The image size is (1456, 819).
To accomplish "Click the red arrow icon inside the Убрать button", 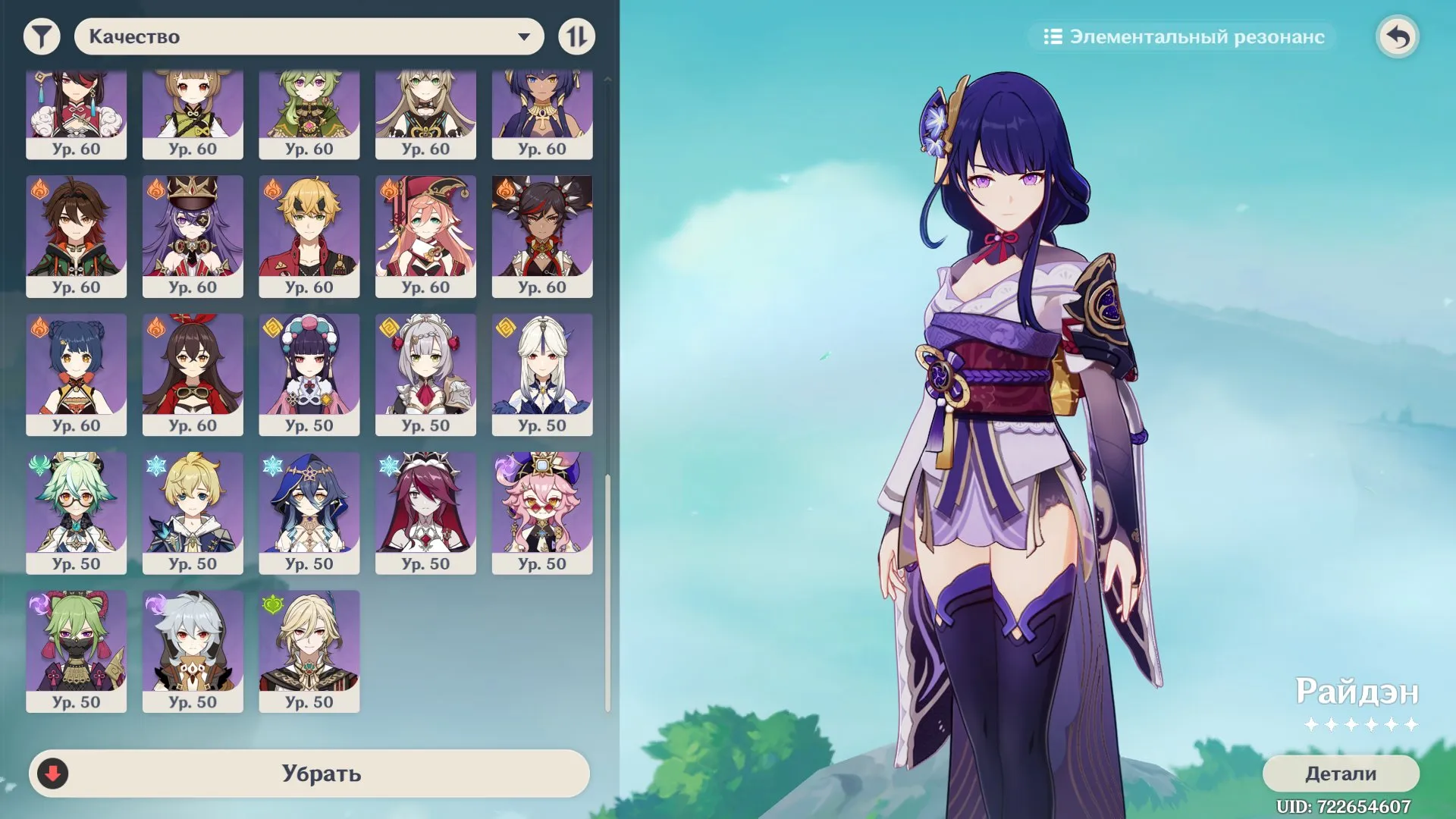I will pyautogui.click(x=52, y=774).
